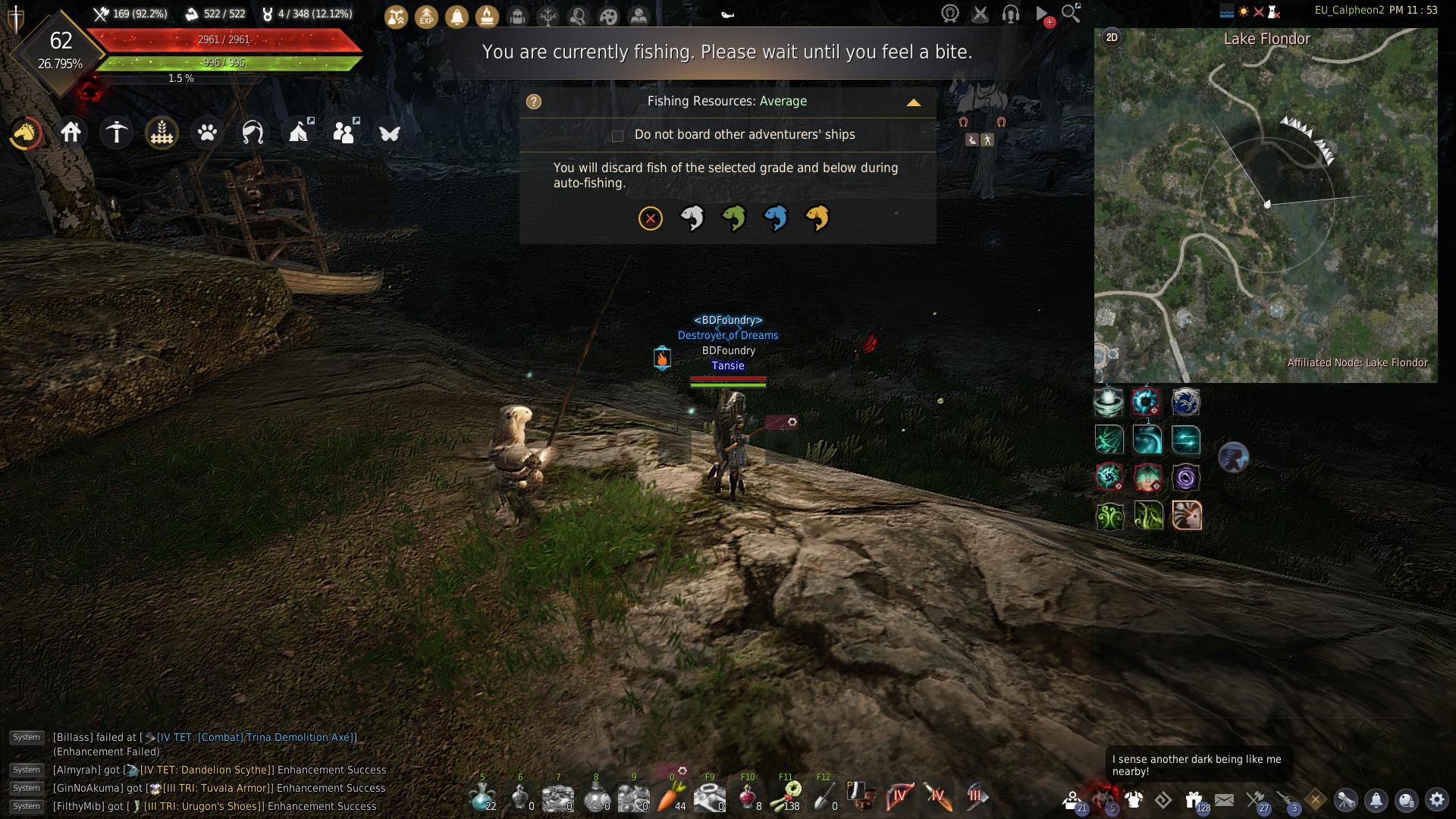Use the red potion with 8 remaining
Image resolution: width=1456 pixels, height=819 pixels.
748,796
